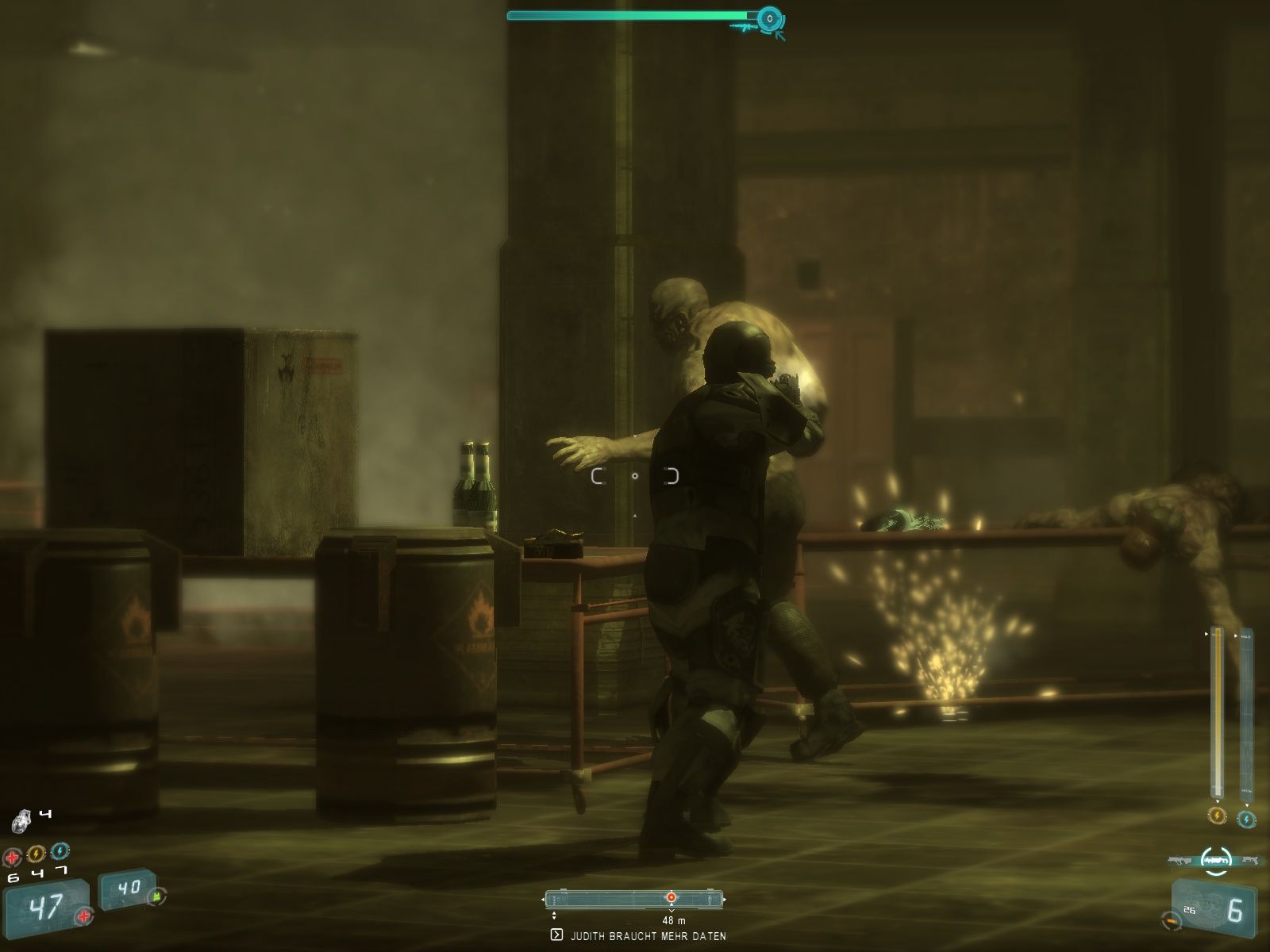Image resolution: width=1270 pixels, height=952 pixels.
Task: Toggle the blue lightning marker below the MIN bar
Action: [x=1246, y=820]
